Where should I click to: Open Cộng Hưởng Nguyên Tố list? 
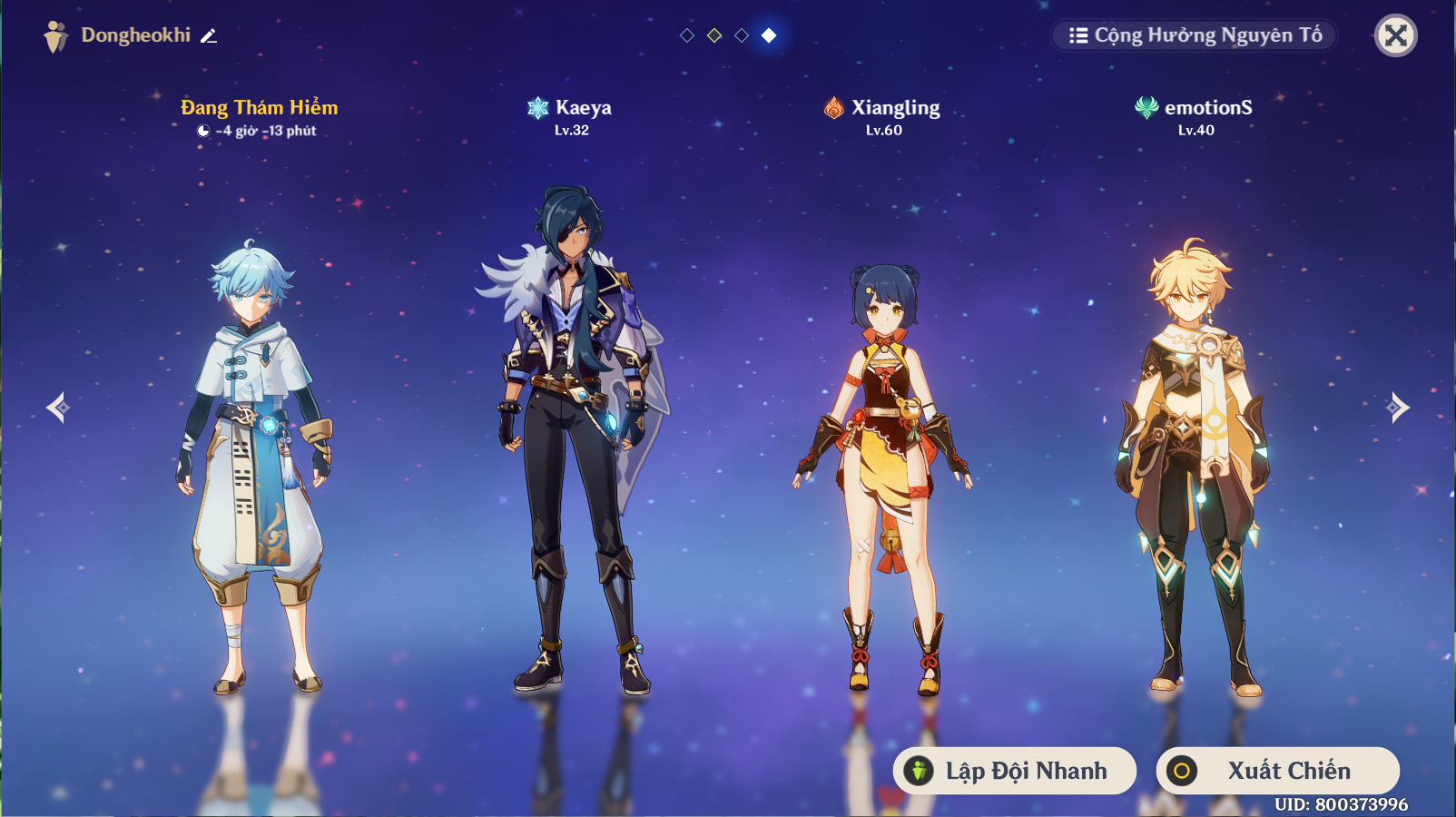1195,35
